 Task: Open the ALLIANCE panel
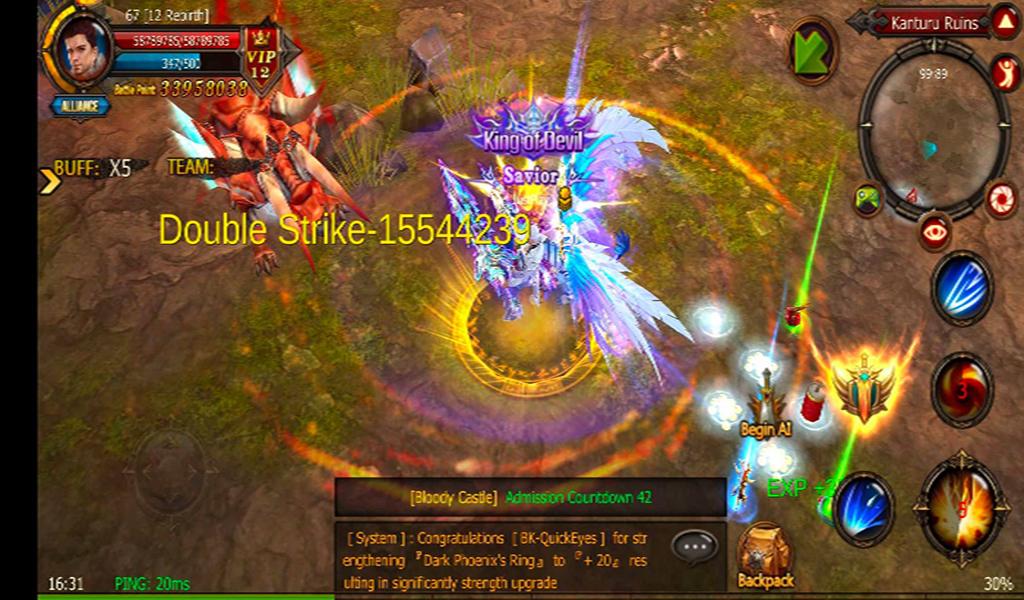[x=81, y=105]
